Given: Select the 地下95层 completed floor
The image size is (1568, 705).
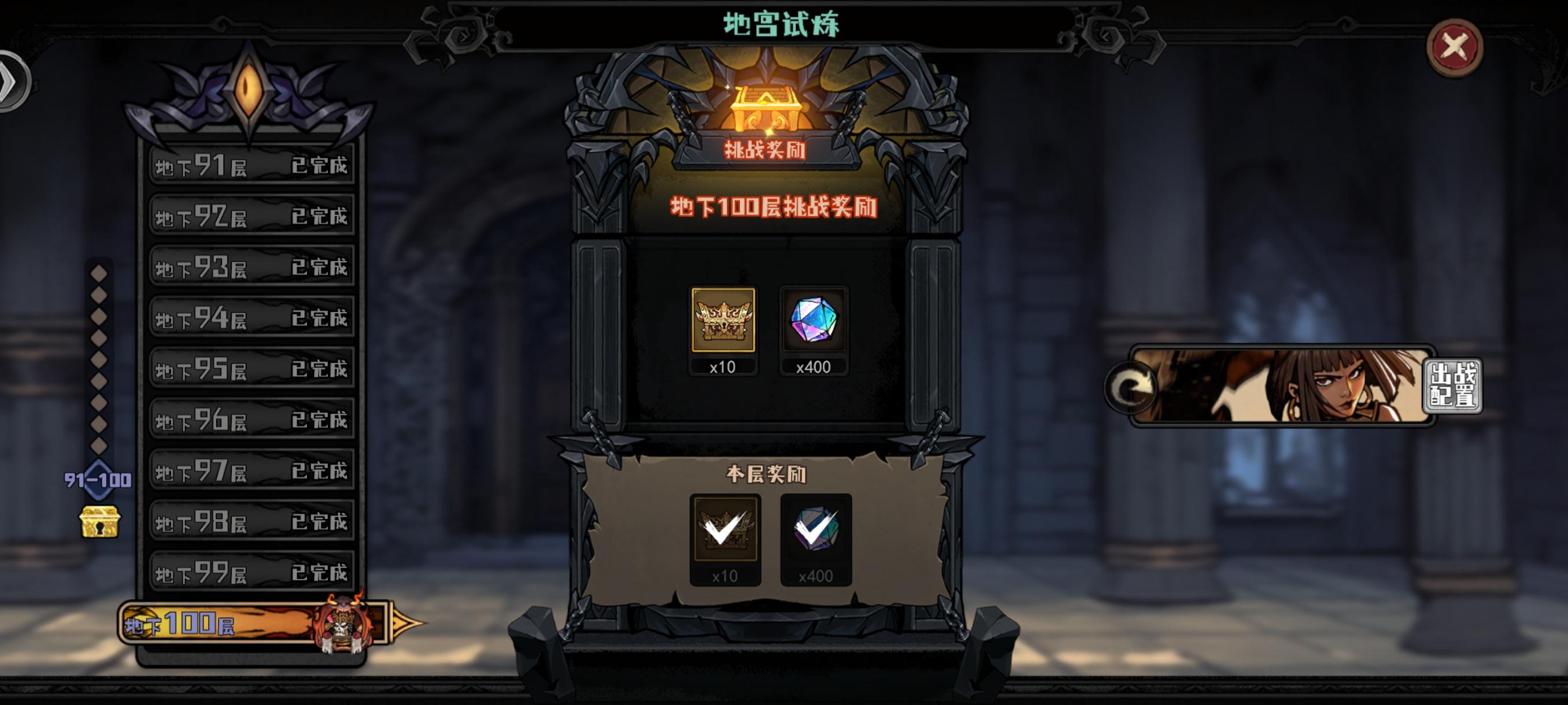Looking at the screenshot, I should pos(253,368).
